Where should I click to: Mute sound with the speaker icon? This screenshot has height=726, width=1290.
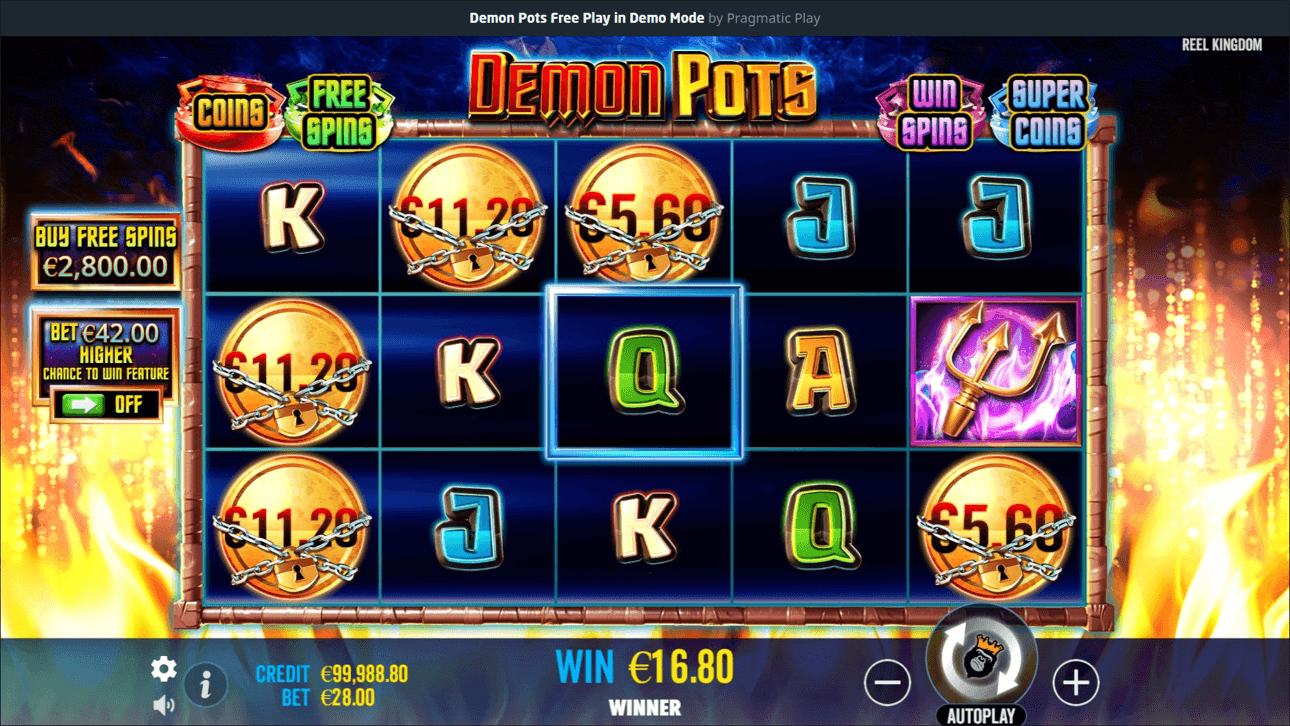coord(164,706)
